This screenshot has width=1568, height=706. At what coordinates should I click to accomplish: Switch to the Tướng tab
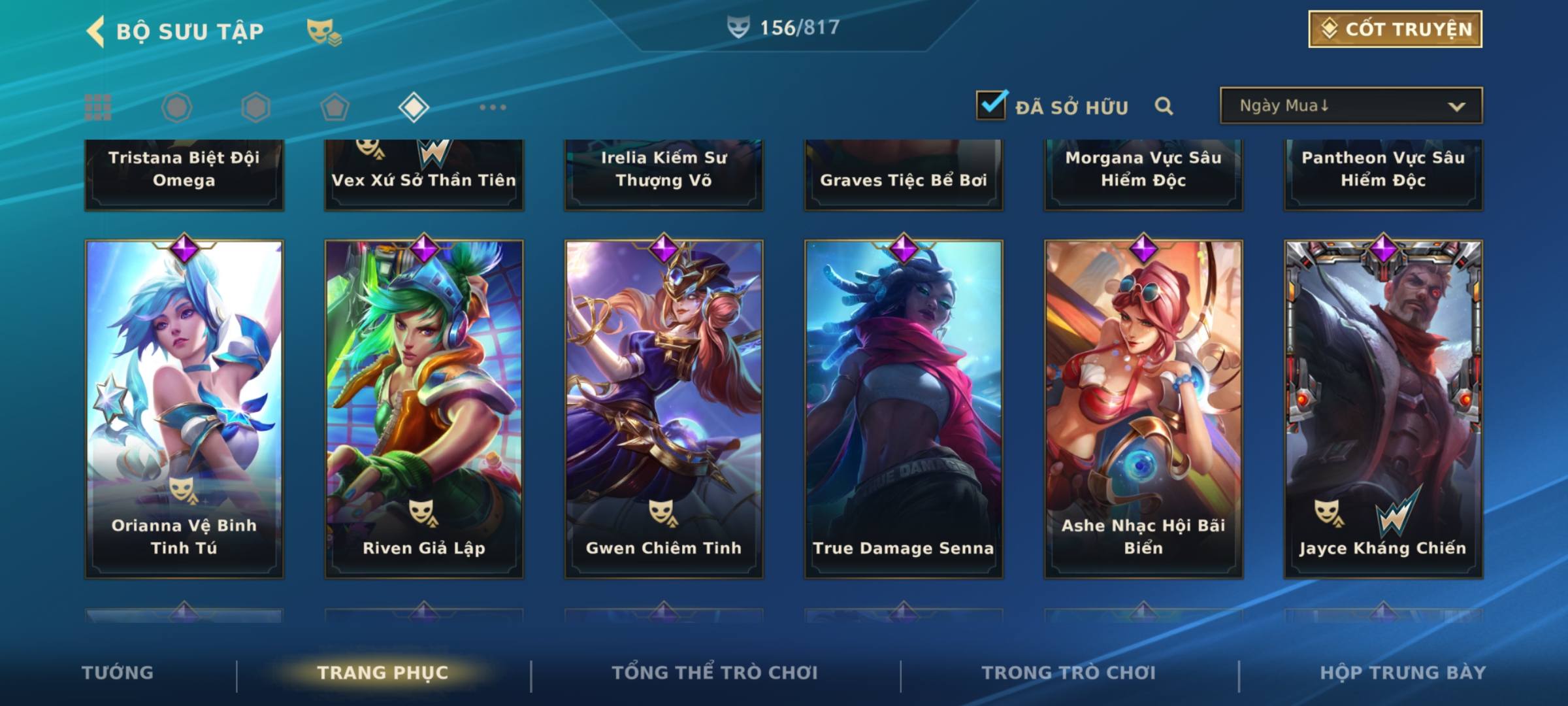click(118, 673)
